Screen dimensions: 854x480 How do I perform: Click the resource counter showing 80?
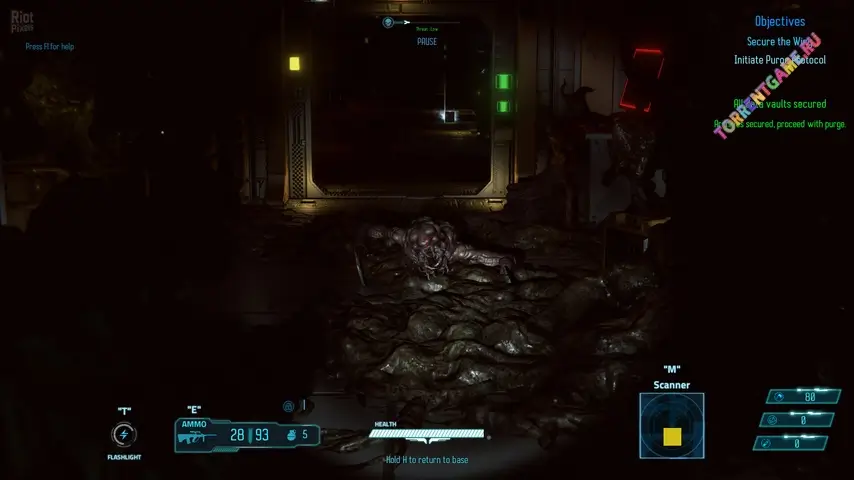click(x=798, y=396)
